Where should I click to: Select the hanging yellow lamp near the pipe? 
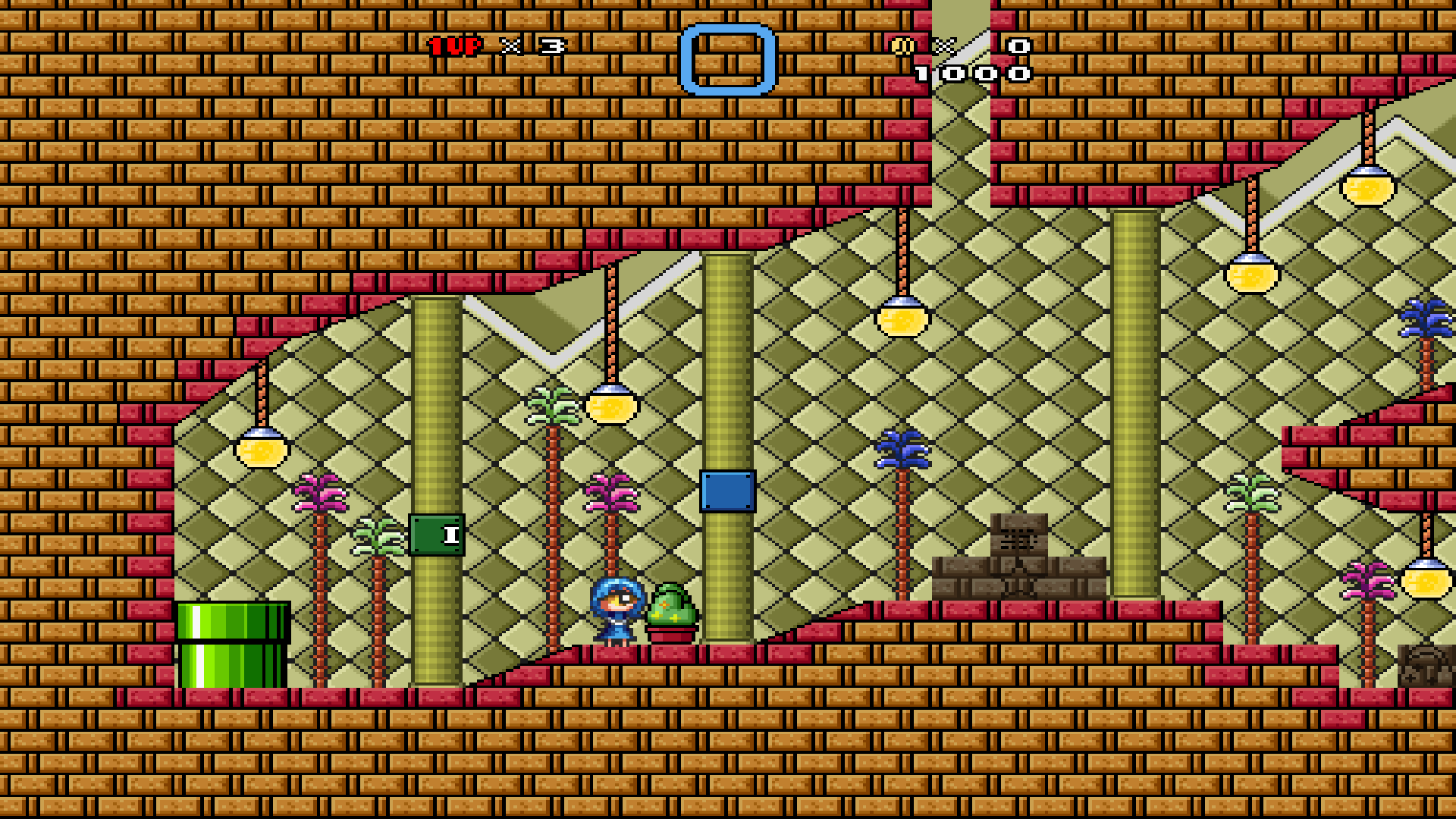[x=262, y=451]
